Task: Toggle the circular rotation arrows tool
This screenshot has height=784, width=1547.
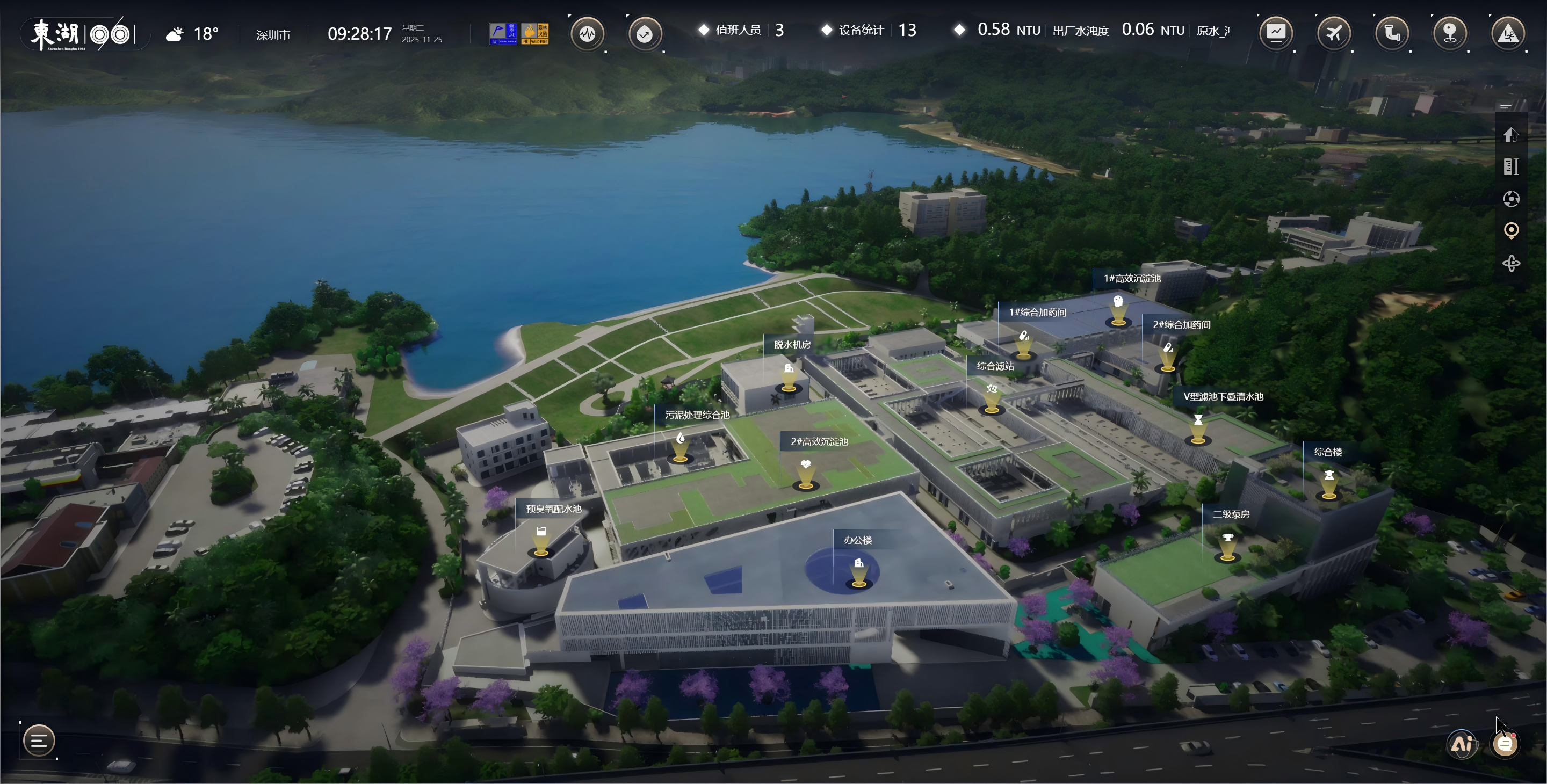Action: [1511, 199]
